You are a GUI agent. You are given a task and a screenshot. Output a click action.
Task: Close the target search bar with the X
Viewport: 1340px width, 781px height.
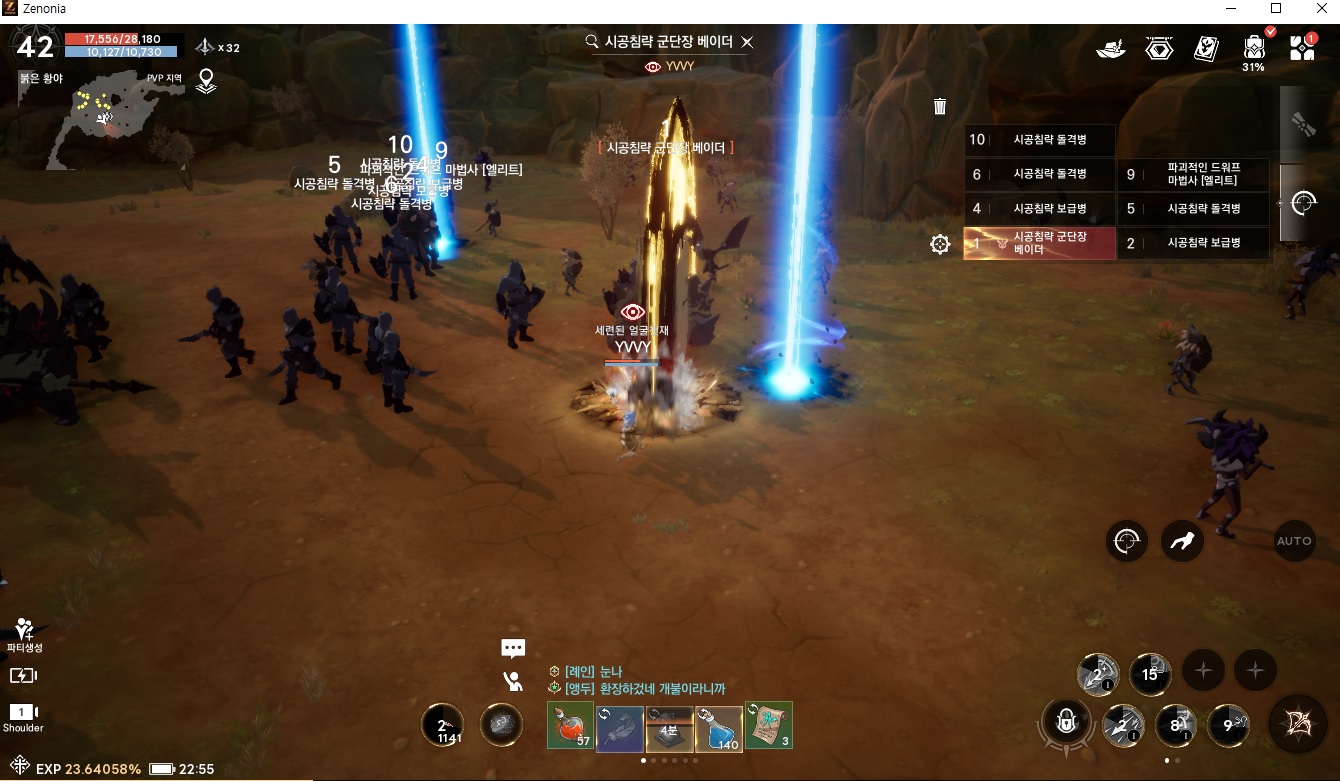click(747, 42)
